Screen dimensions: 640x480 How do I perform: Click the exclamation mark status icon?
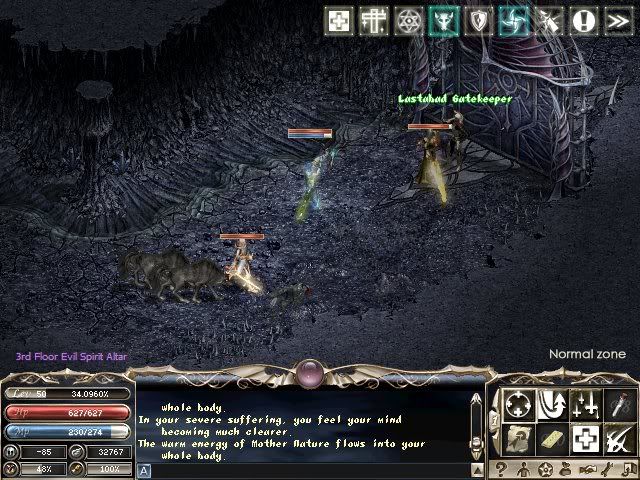point(584,21)
